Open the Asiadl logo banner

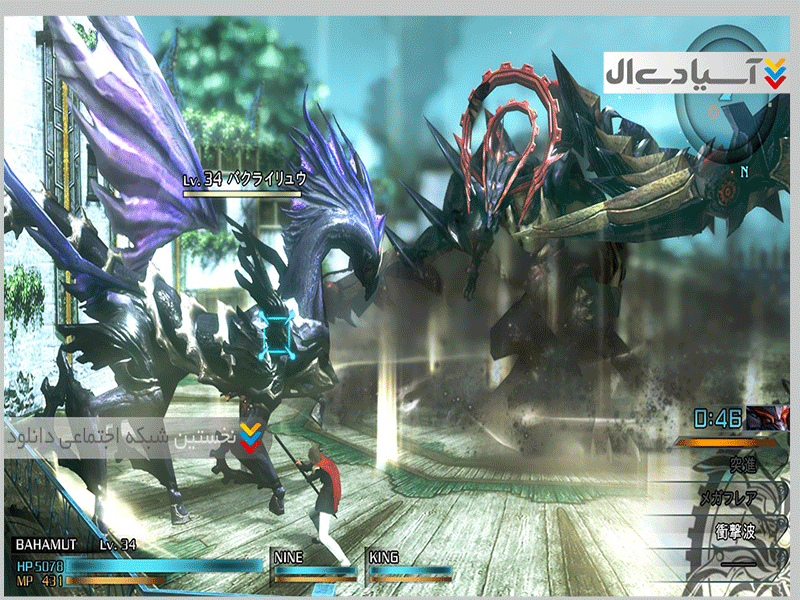click(696, 71)
